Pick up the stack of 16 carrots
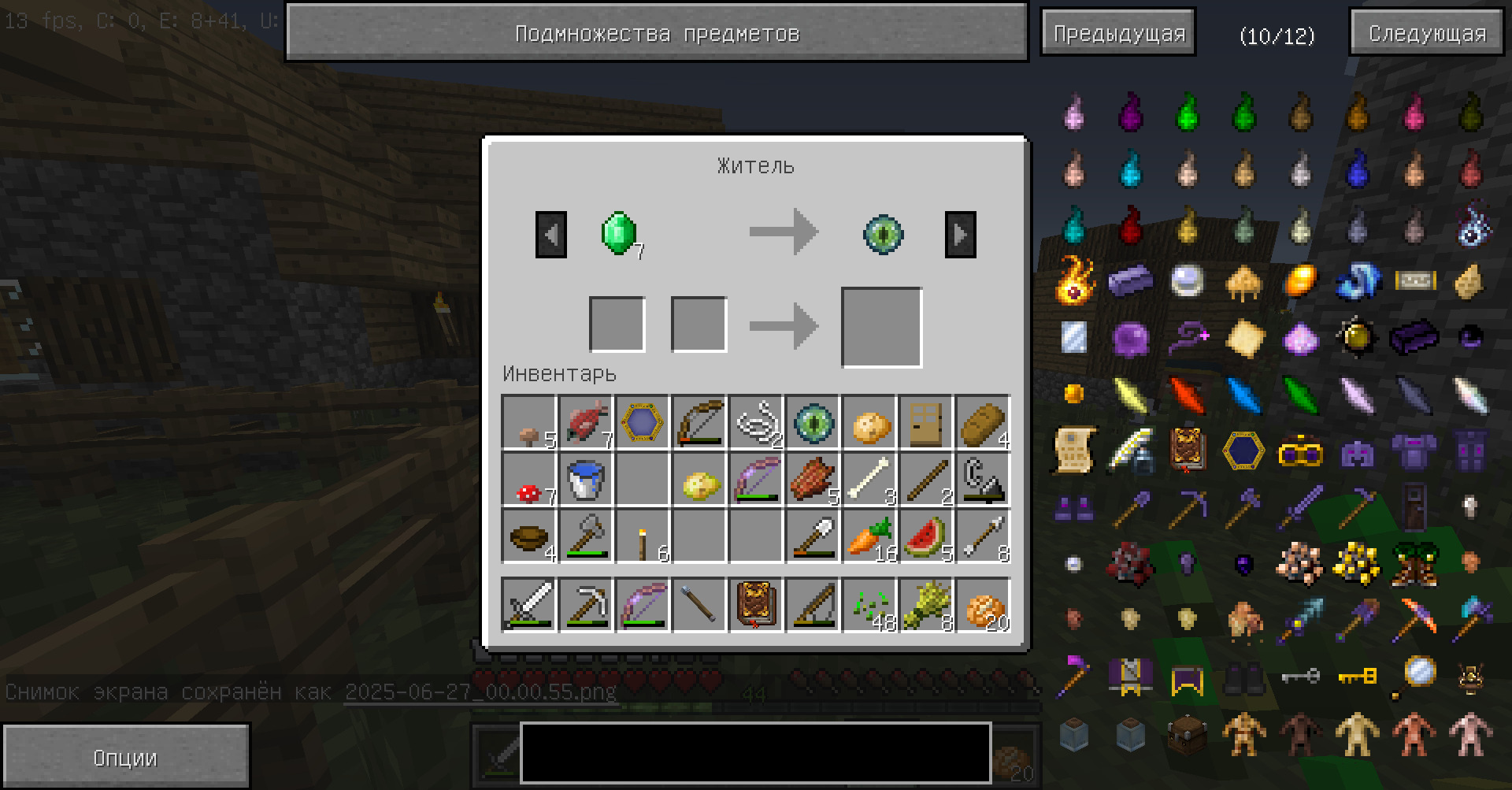1512x790 pixels. (869, 536)
